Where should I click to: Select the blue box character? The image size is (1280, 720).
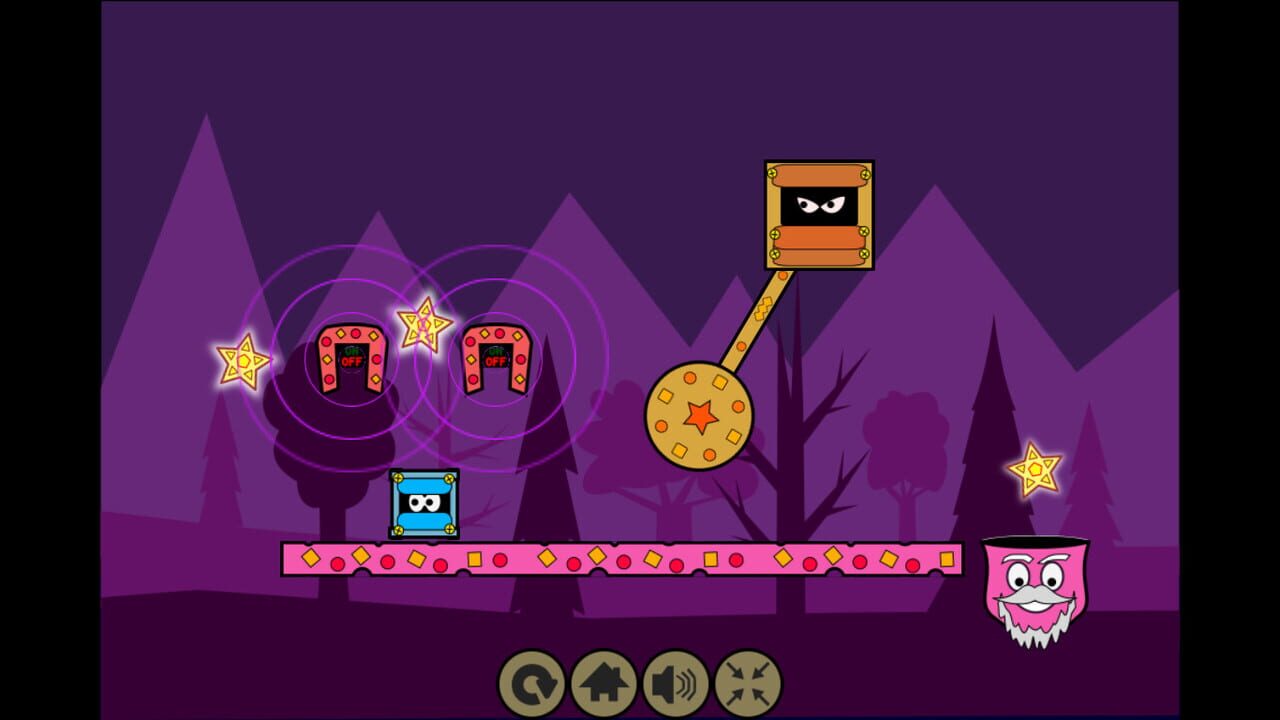(426, 504)
